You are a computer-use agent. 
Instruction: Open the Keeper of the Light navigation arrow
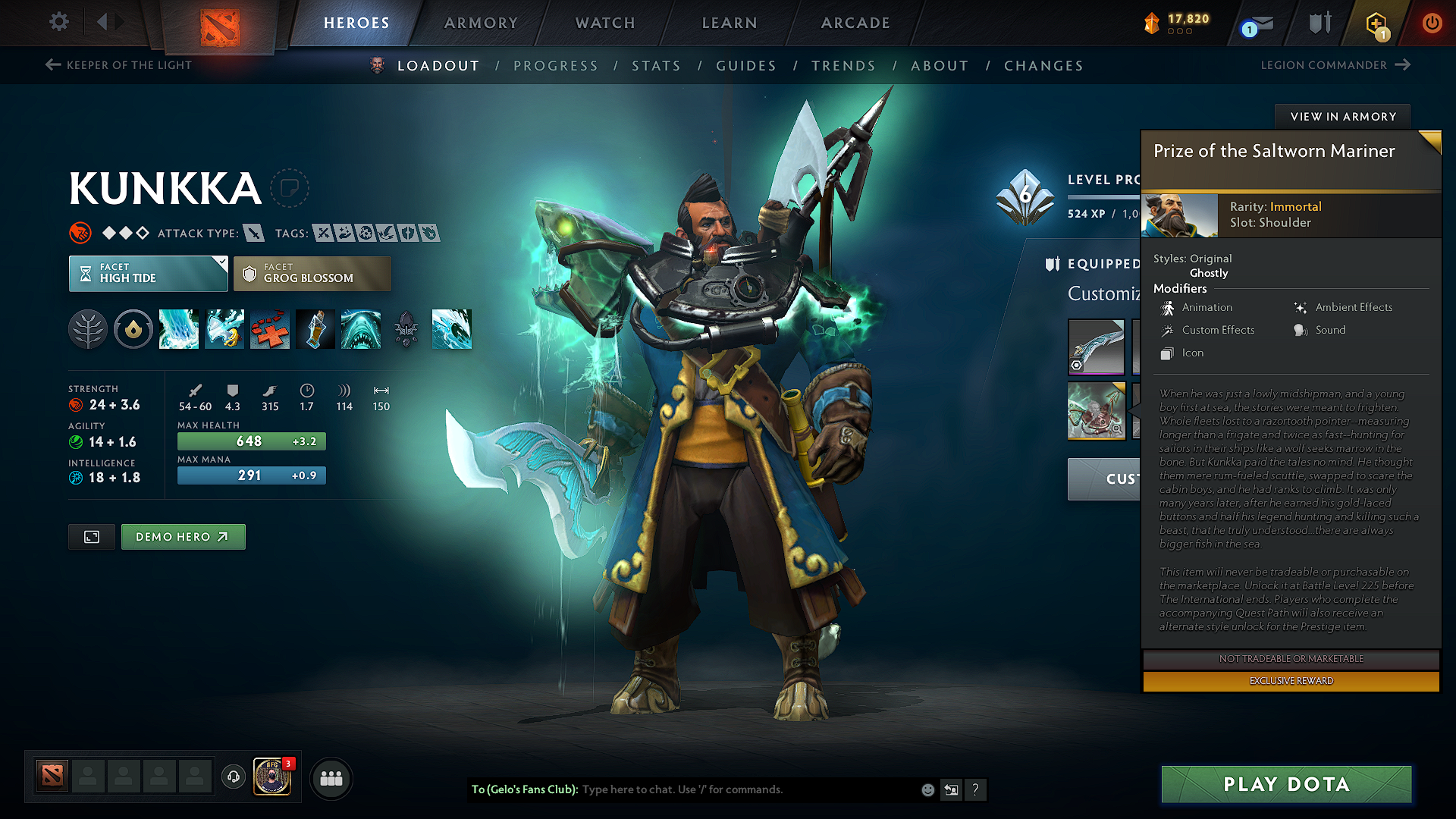(51, 65)
